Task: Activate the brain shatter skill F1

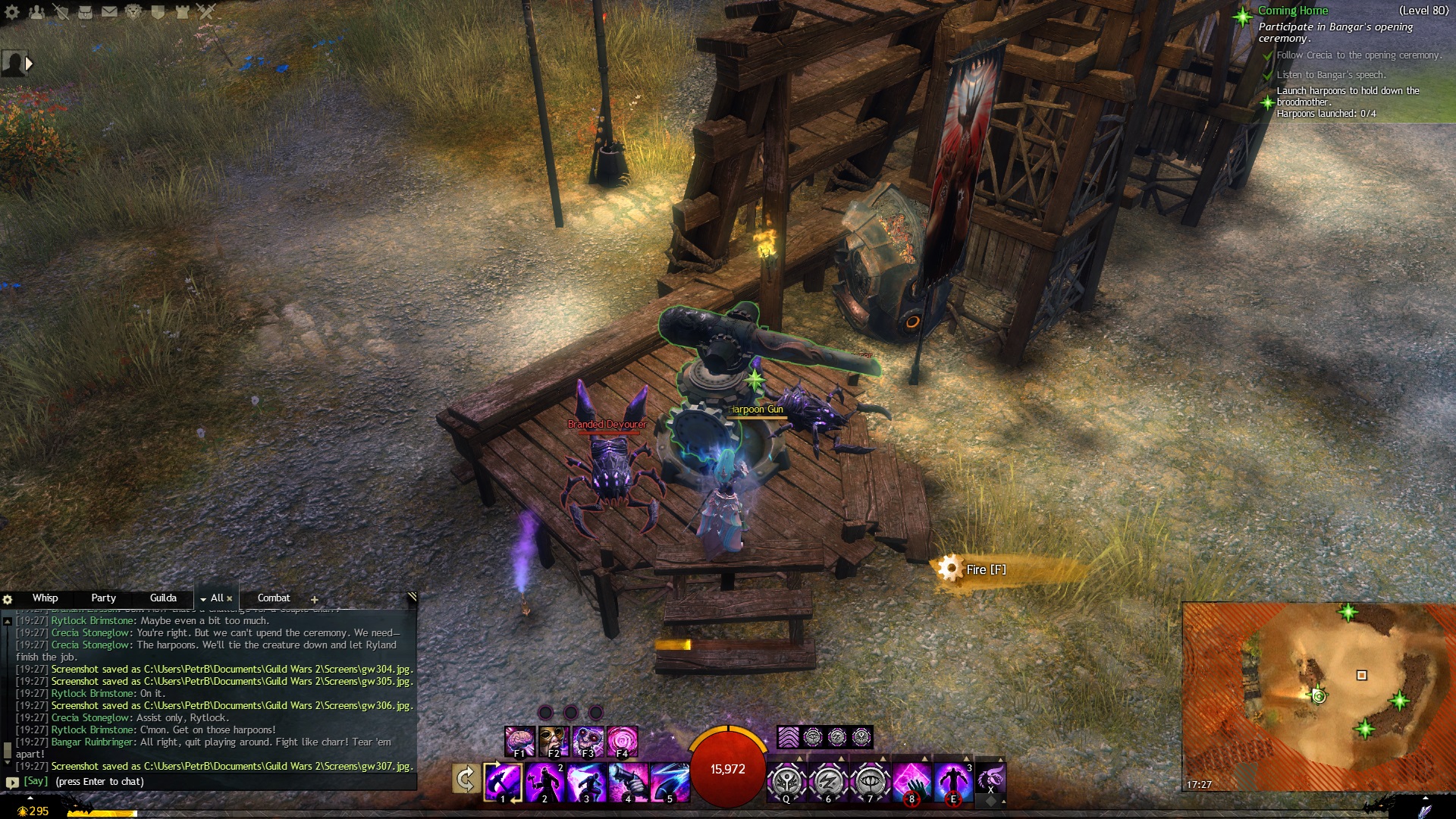Action: click(x=520, y=740)
